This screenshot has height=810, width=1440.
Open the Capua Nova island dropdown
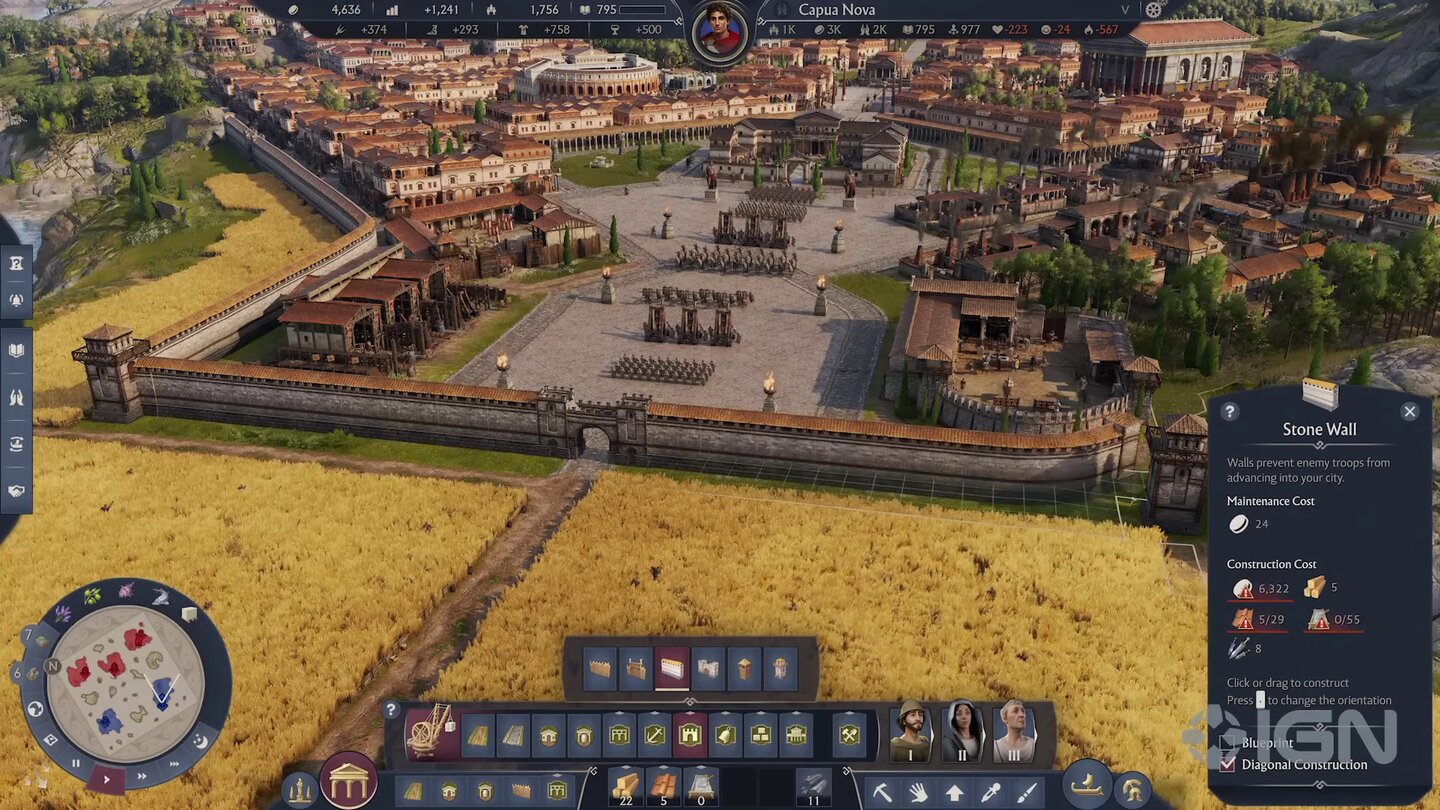click(x=1125, y=10)
